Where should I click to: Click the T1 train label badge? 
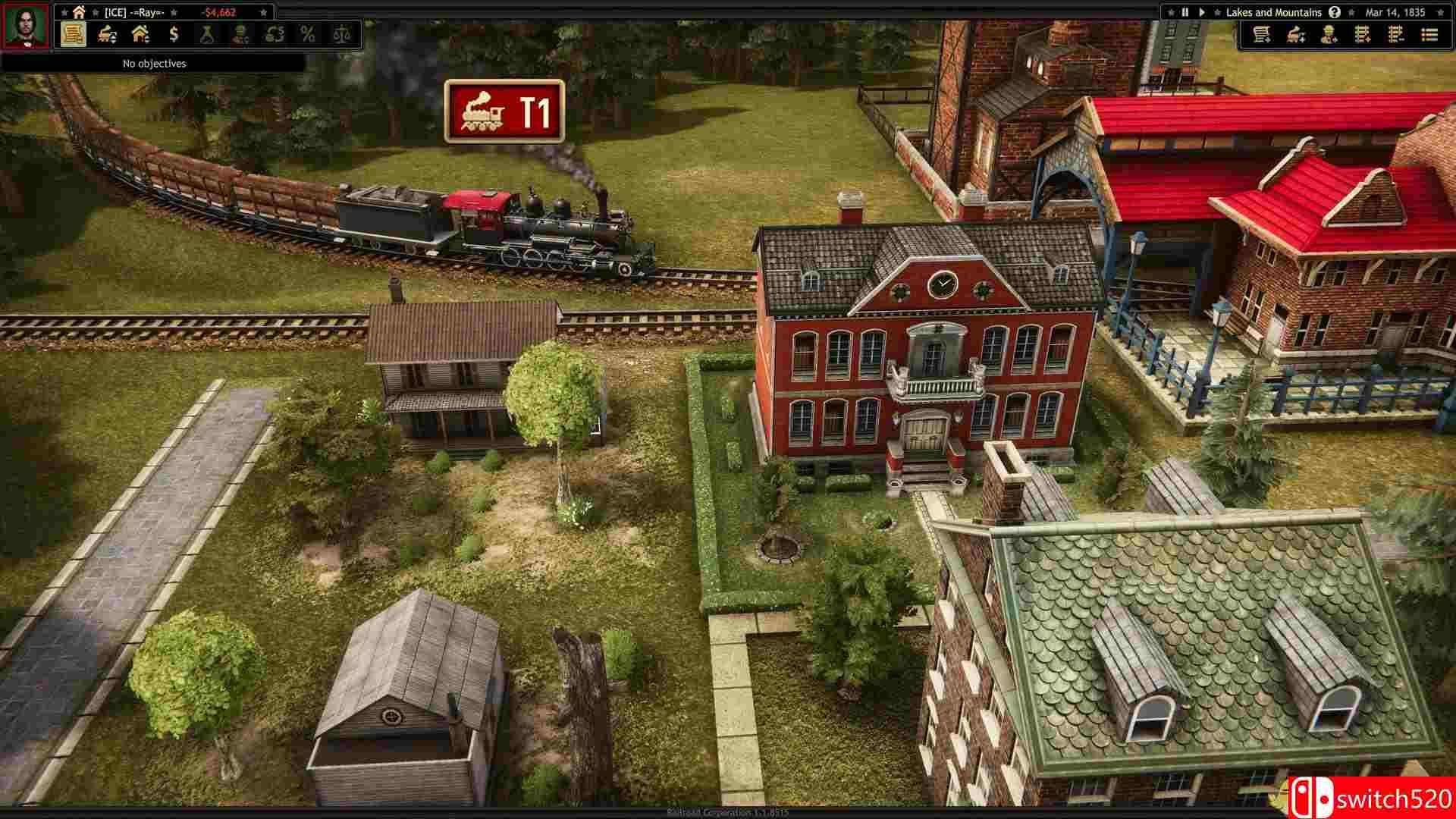click(x=503, y=112)
